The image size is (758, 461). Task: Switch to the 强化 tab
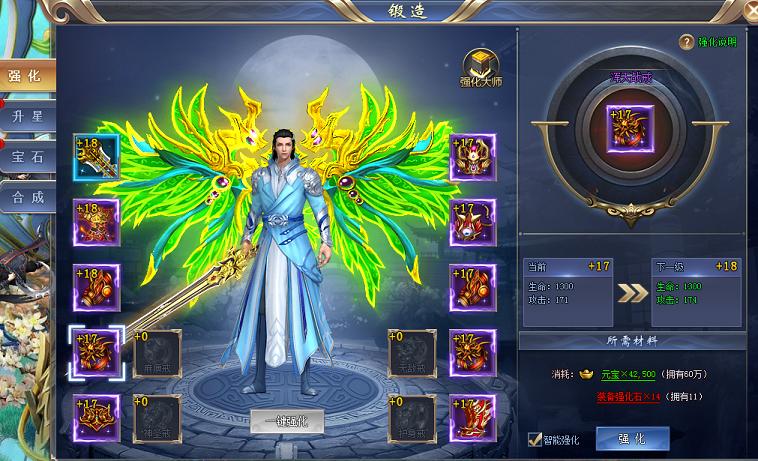coord(24,76)
